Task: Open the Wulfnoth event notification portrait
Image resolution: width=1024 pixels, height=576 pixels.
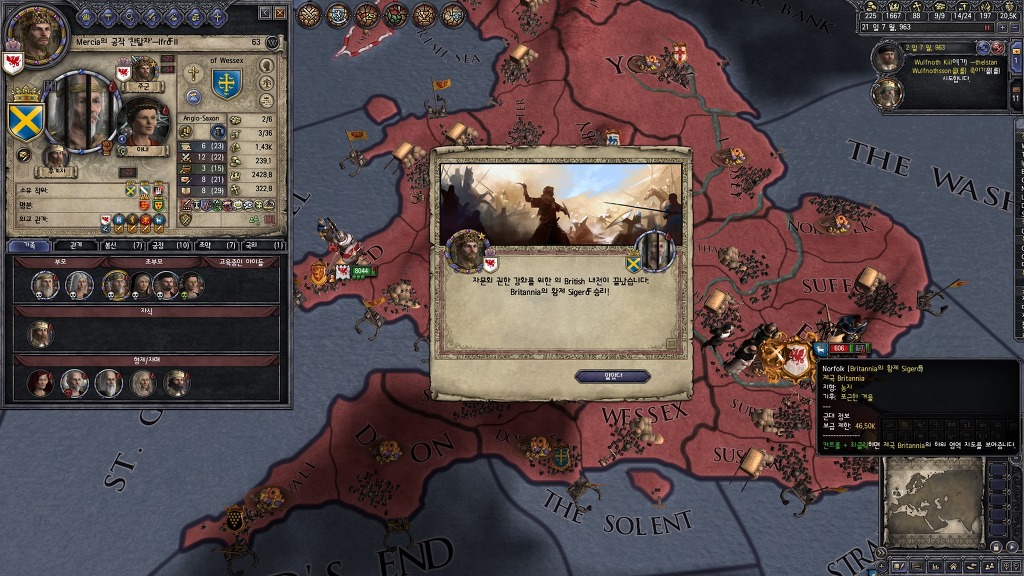Action: (886, 58)
